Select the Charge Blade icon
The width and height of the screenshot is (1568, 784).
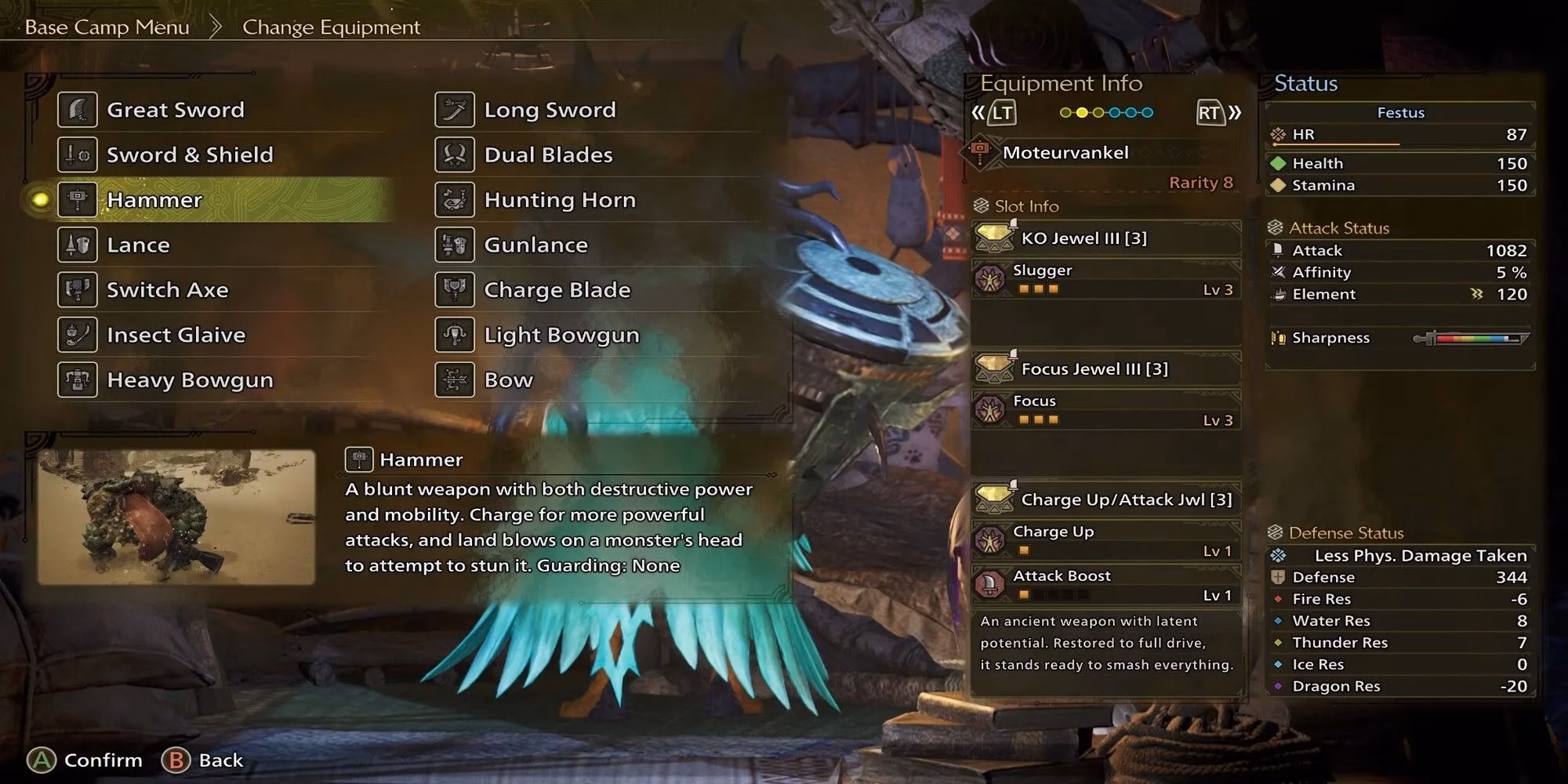tap(455, 290)
